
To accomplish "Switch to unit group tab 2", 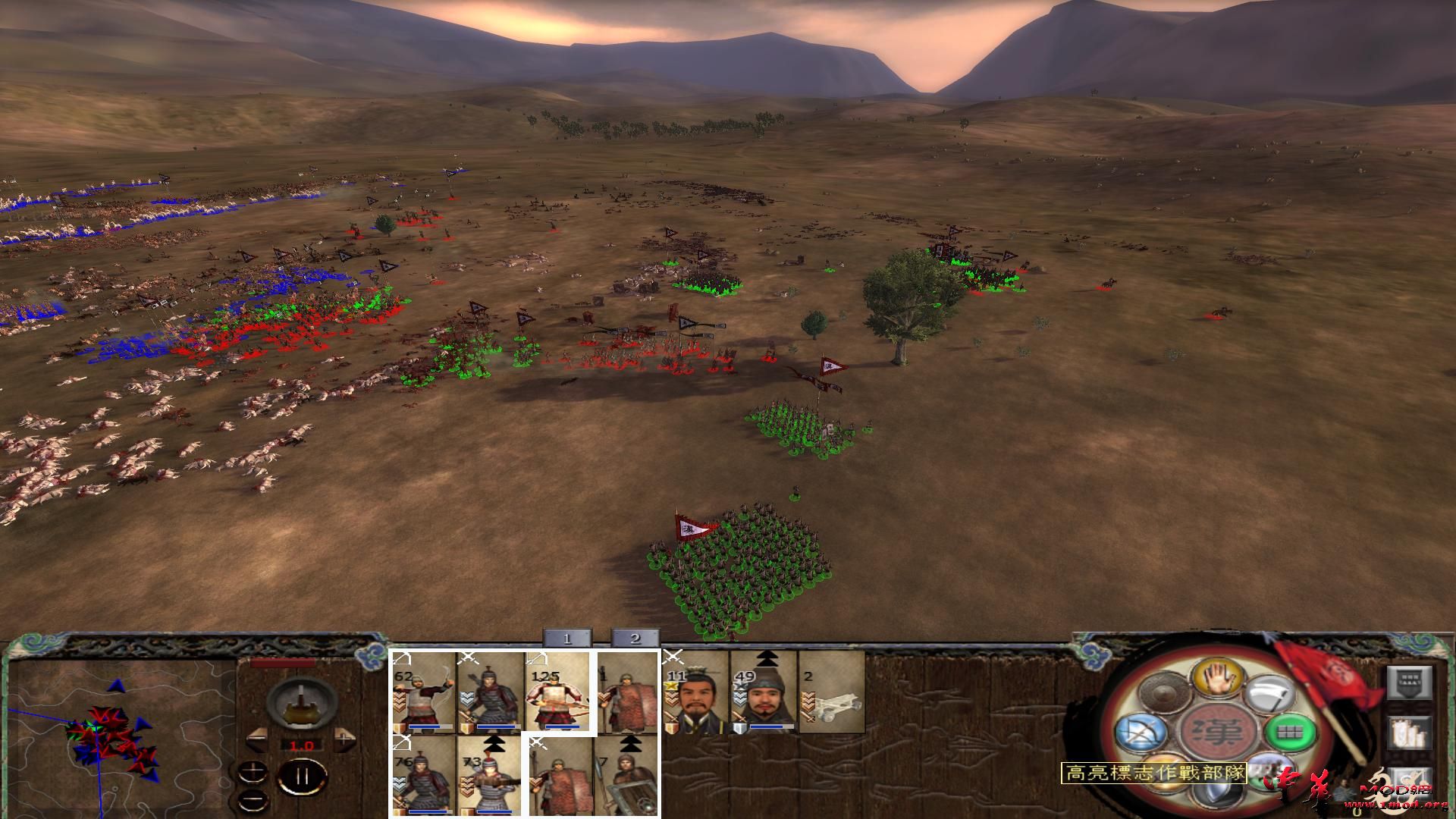I will coord(635,639).
